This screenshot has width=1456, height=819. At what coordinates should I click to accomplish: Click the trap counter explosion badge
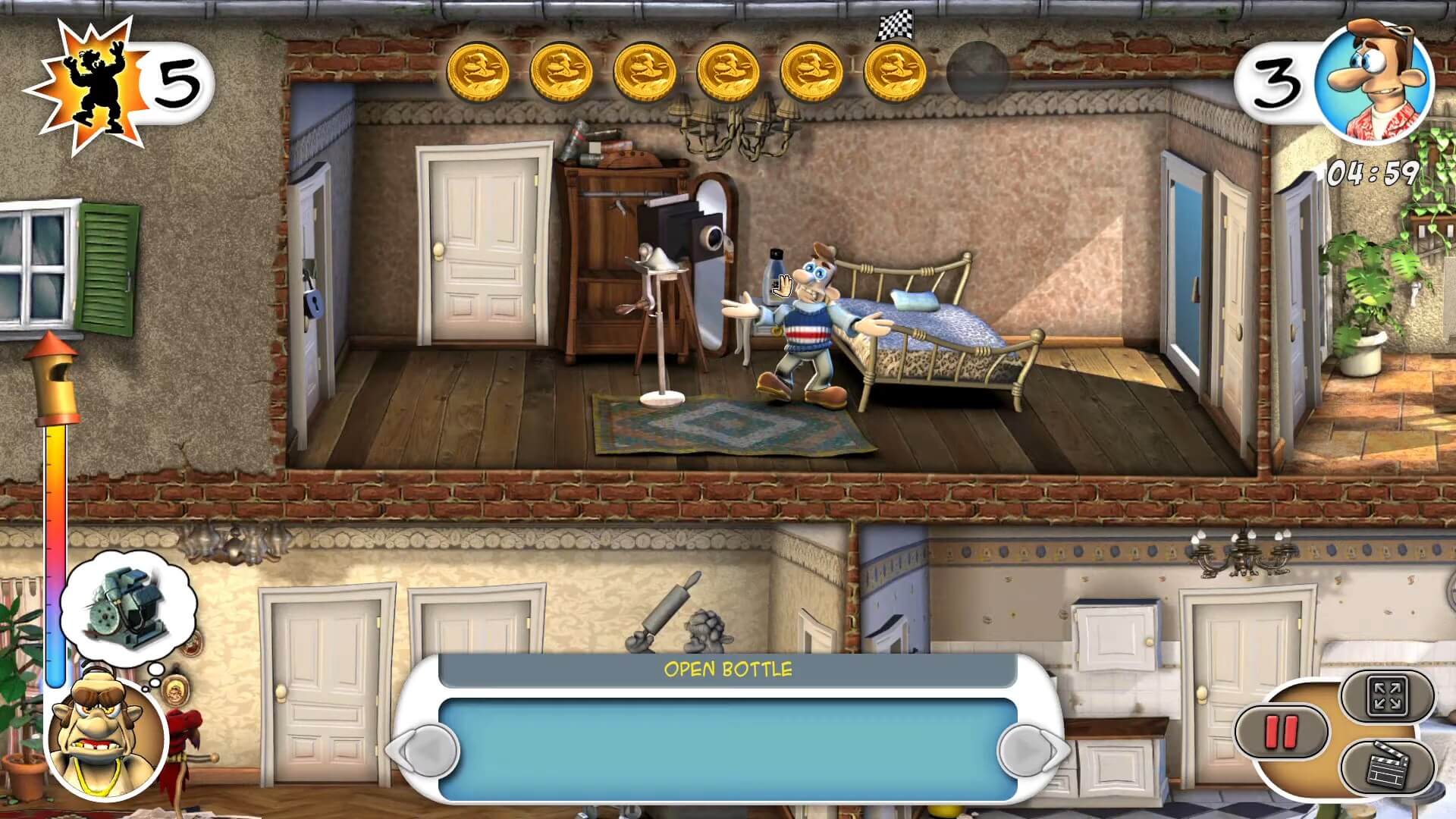click(x=95, y=76)
